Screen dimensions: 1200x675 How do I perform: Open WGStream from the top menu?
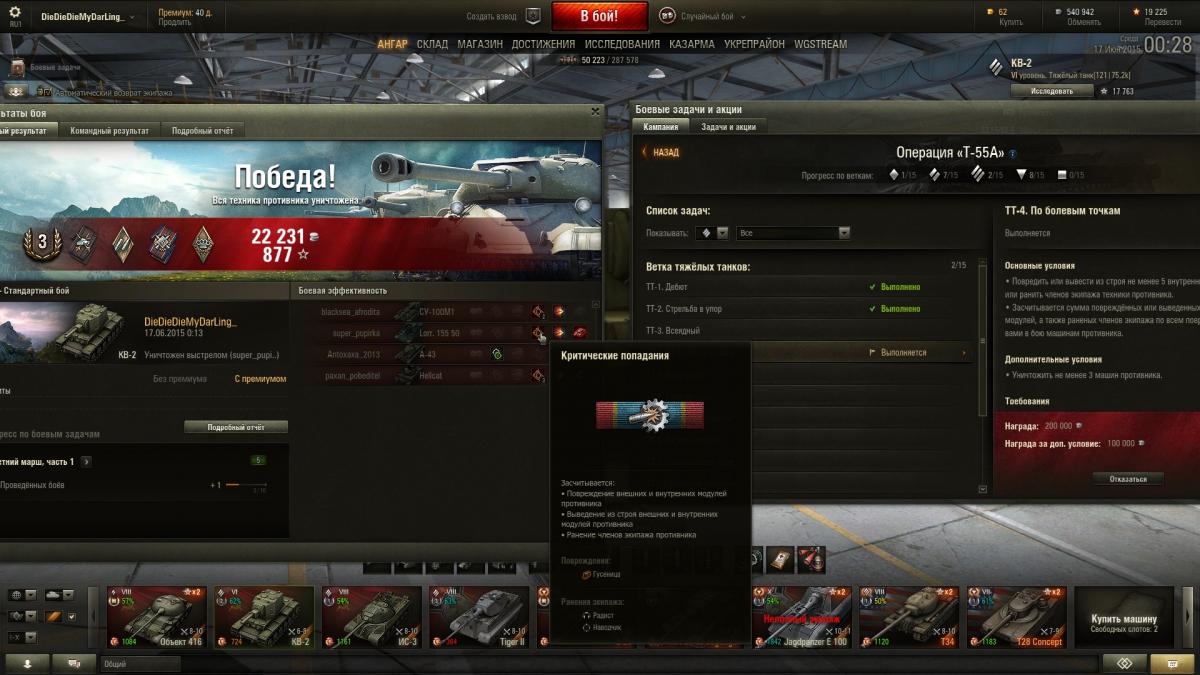(x=820, y=44)
